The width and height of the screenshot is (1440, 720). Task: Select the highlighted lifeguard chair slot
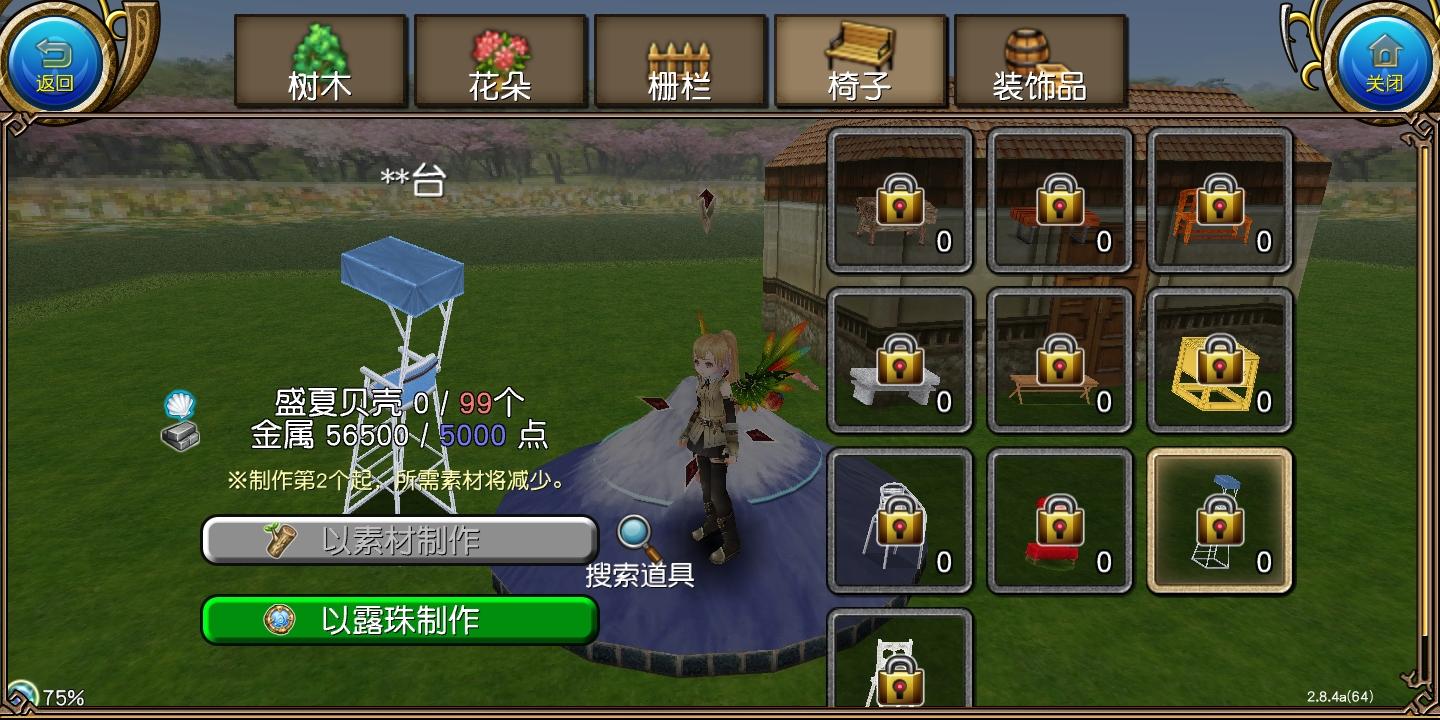pos(1219,520)
